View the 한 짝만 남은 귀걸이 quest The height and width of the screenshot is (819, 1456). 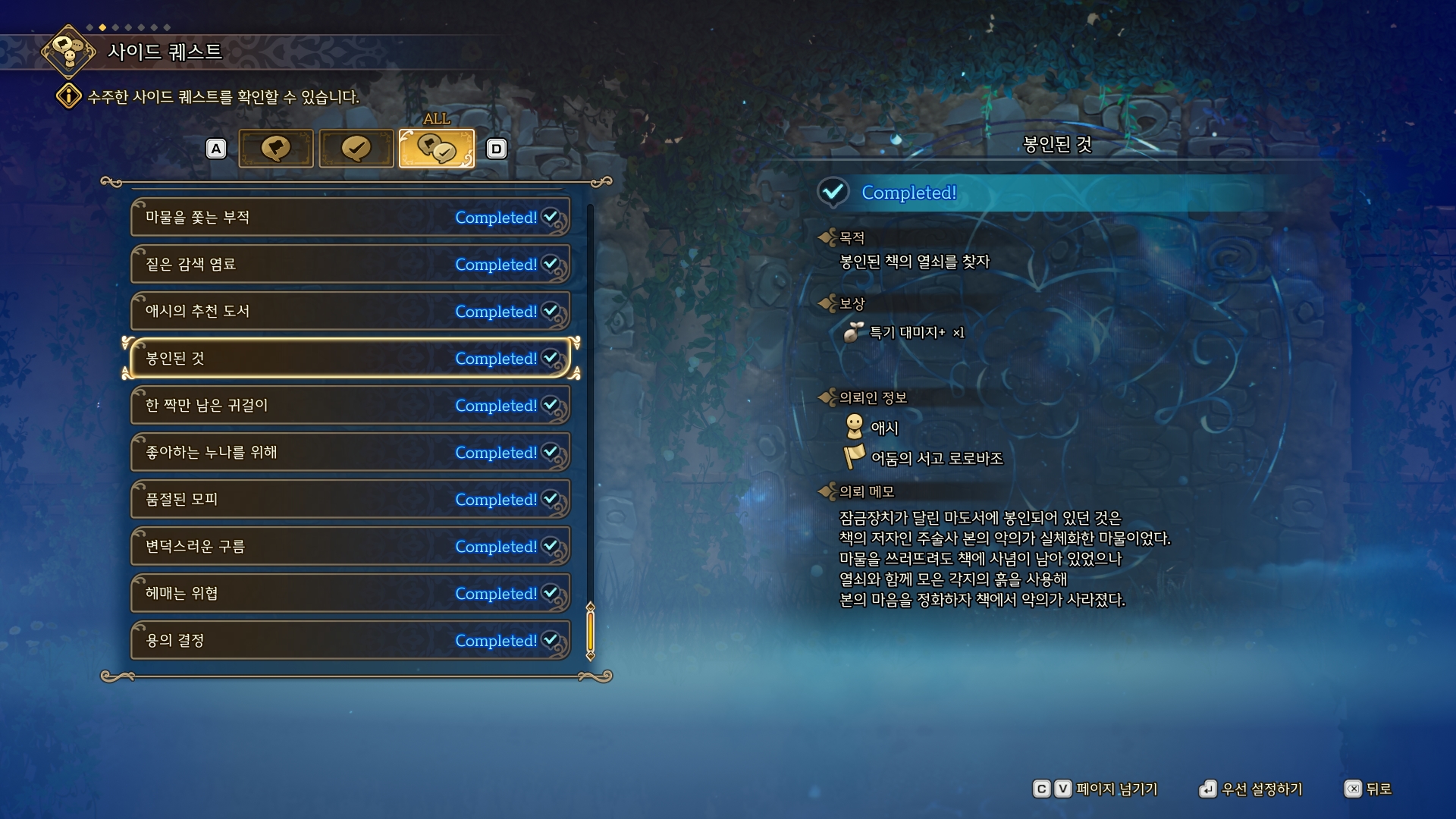point(350,406)
